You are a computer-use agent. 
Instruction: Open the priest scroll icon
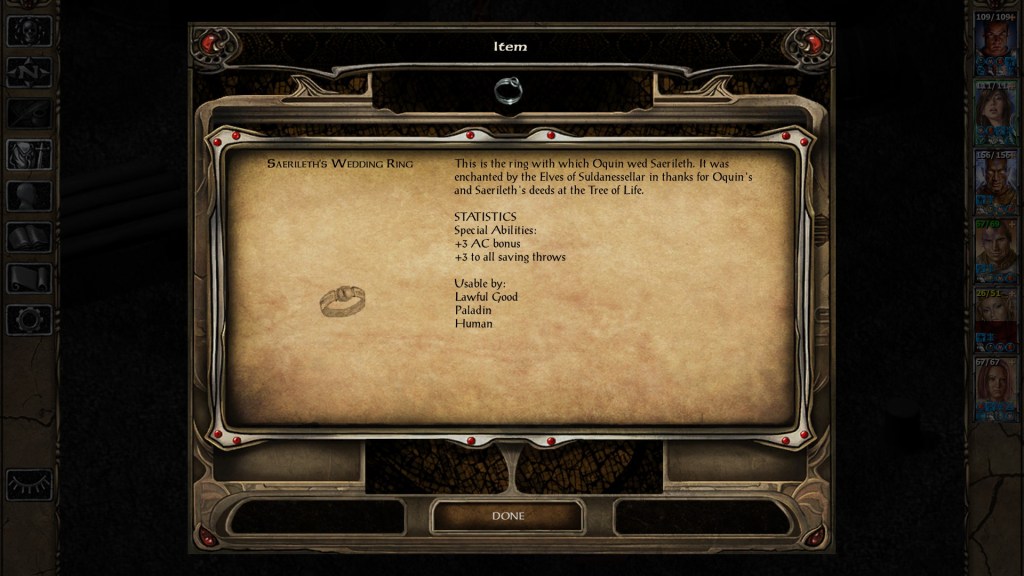29,278
